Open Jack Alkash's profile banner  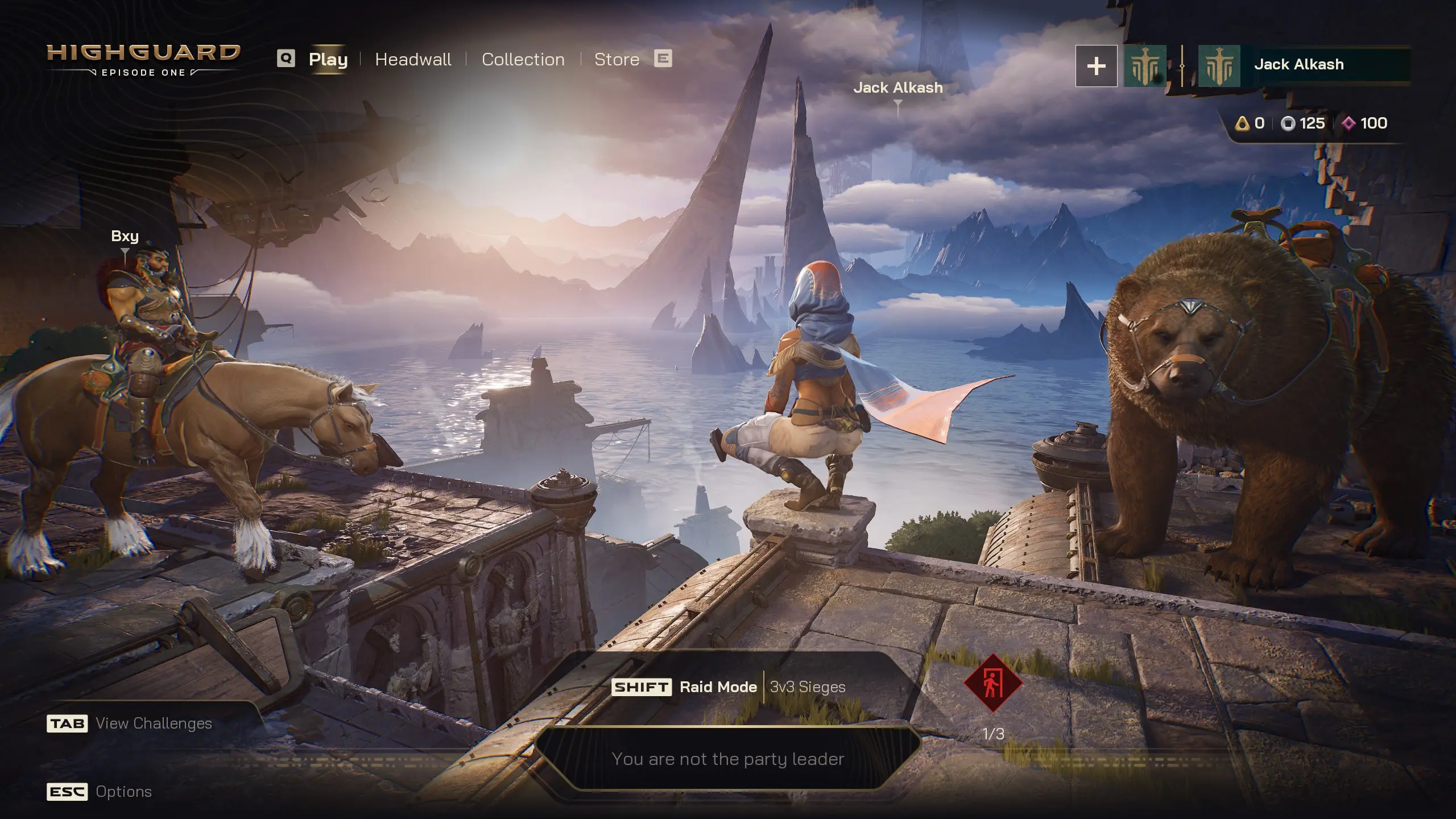(1302, 65)
